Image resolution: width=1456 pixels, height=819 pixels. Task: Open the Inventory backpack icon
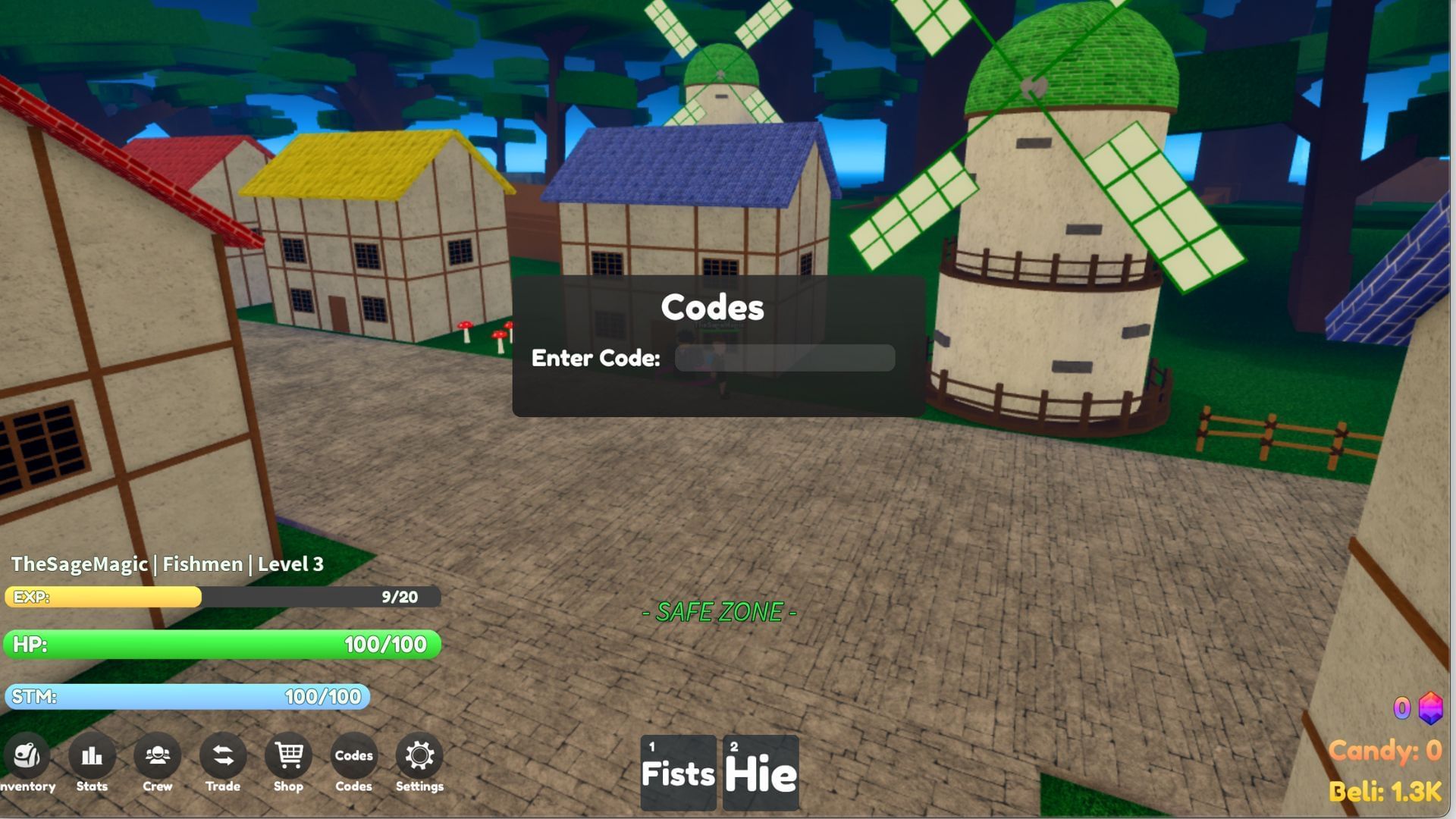click(x=27, y=757)
